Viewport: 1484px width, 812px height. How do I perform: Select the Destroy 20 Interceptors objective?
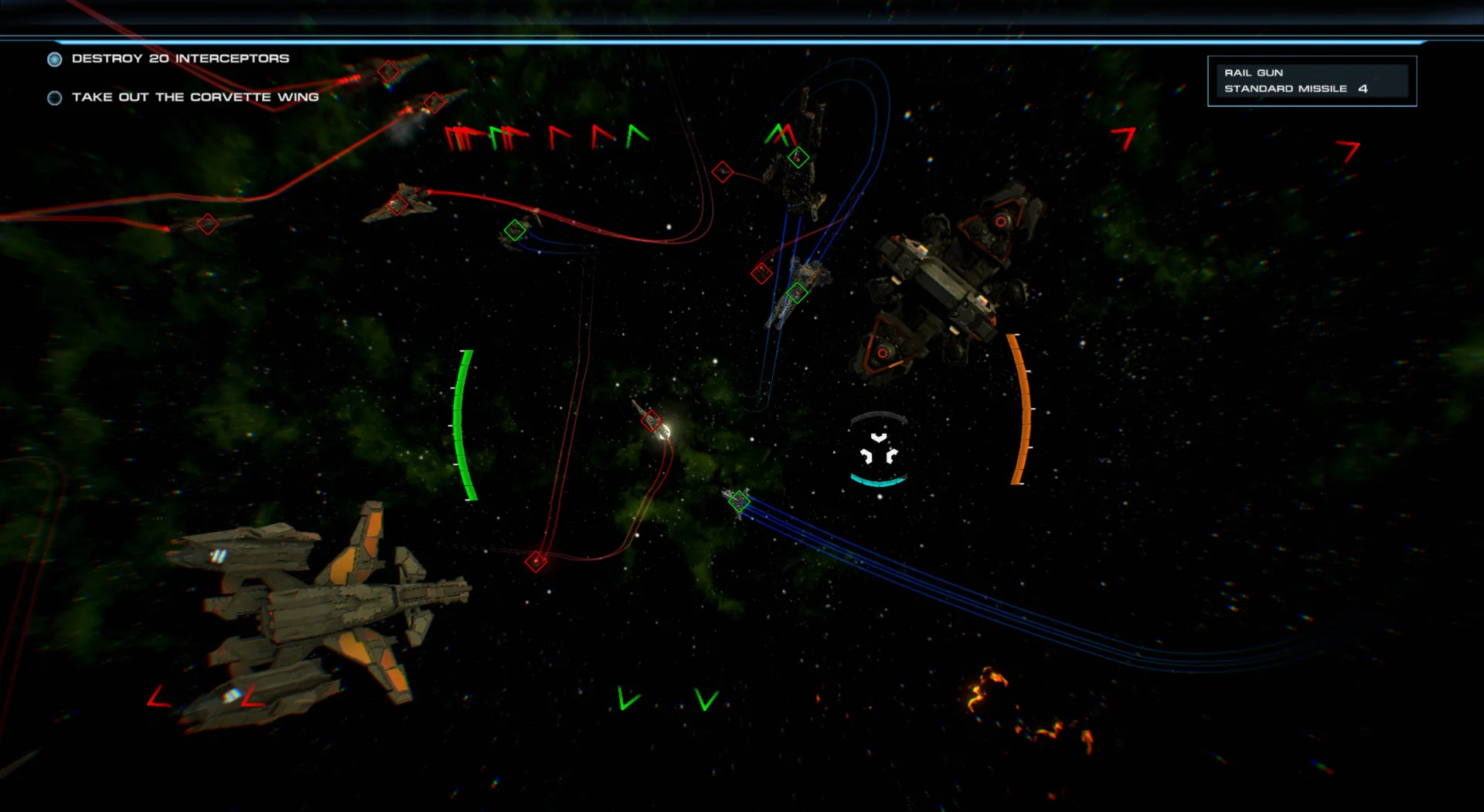179,59
